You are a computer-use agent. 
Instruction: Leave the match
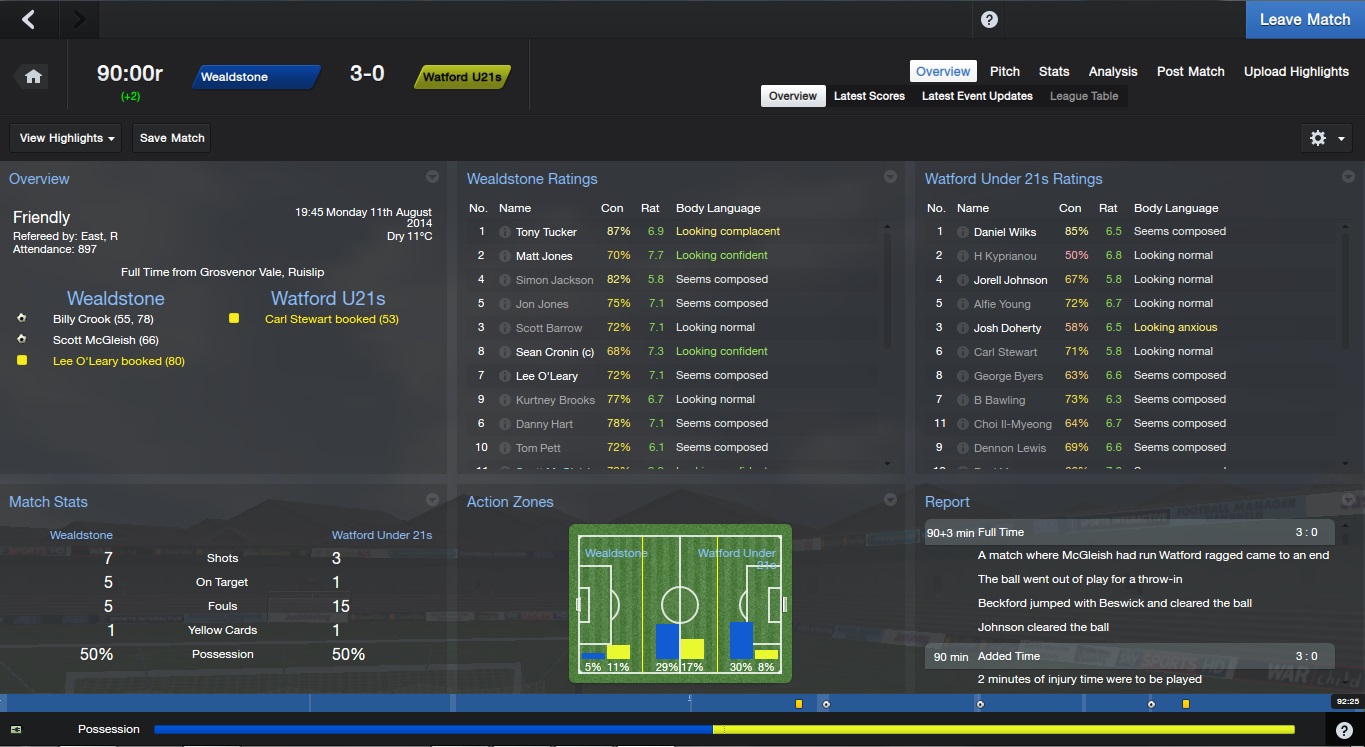coord(1304,19)
